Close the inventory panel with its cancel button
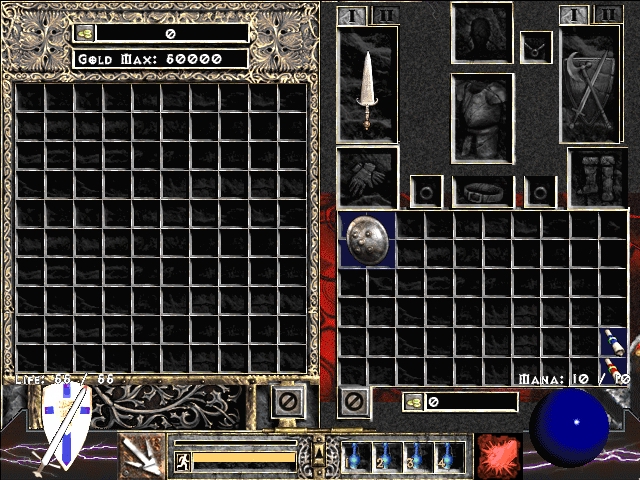The height and width of the screenshot is (480, 640). point(354,402)
